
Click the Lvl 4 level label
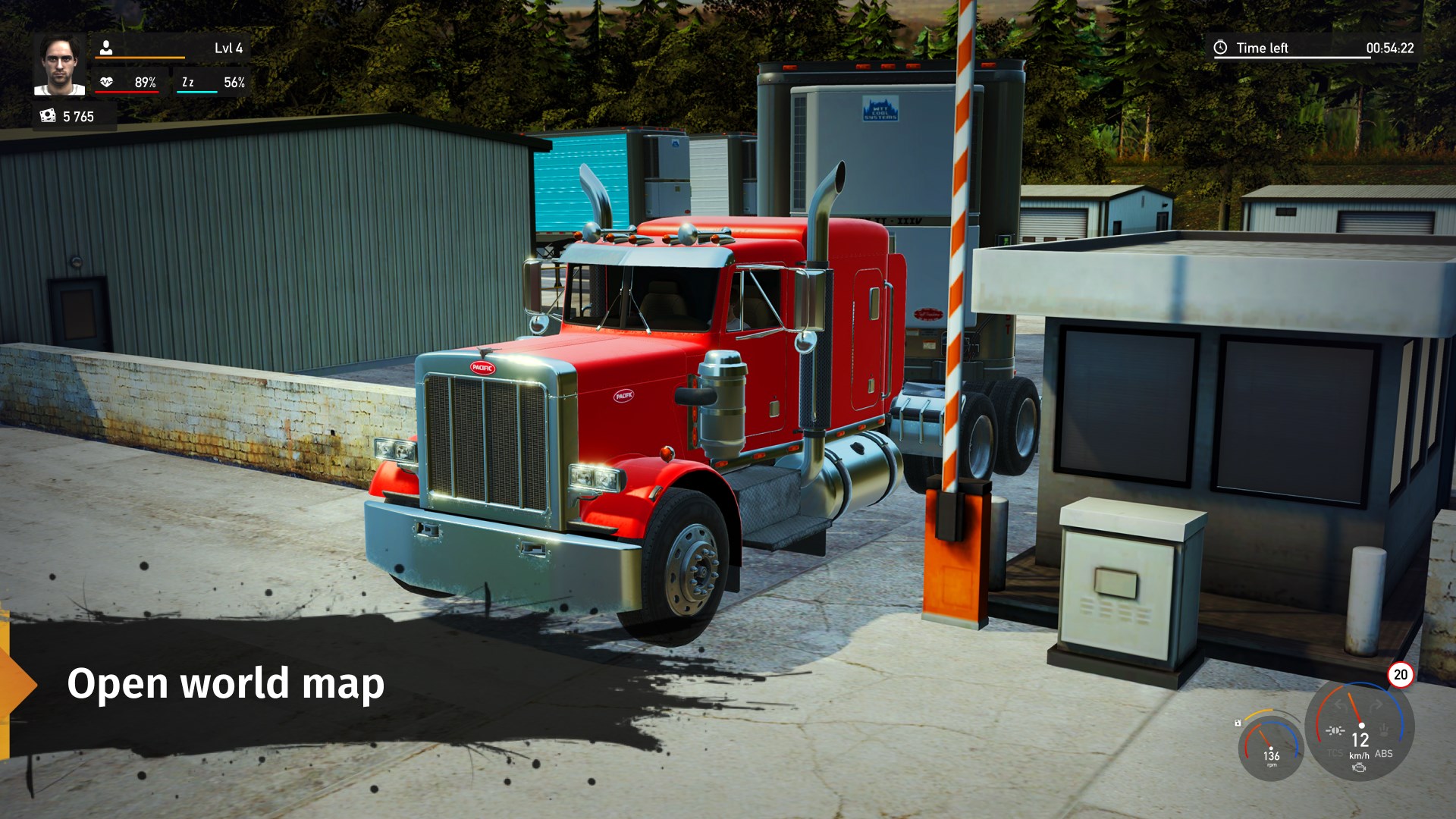(x=229, y=47)
